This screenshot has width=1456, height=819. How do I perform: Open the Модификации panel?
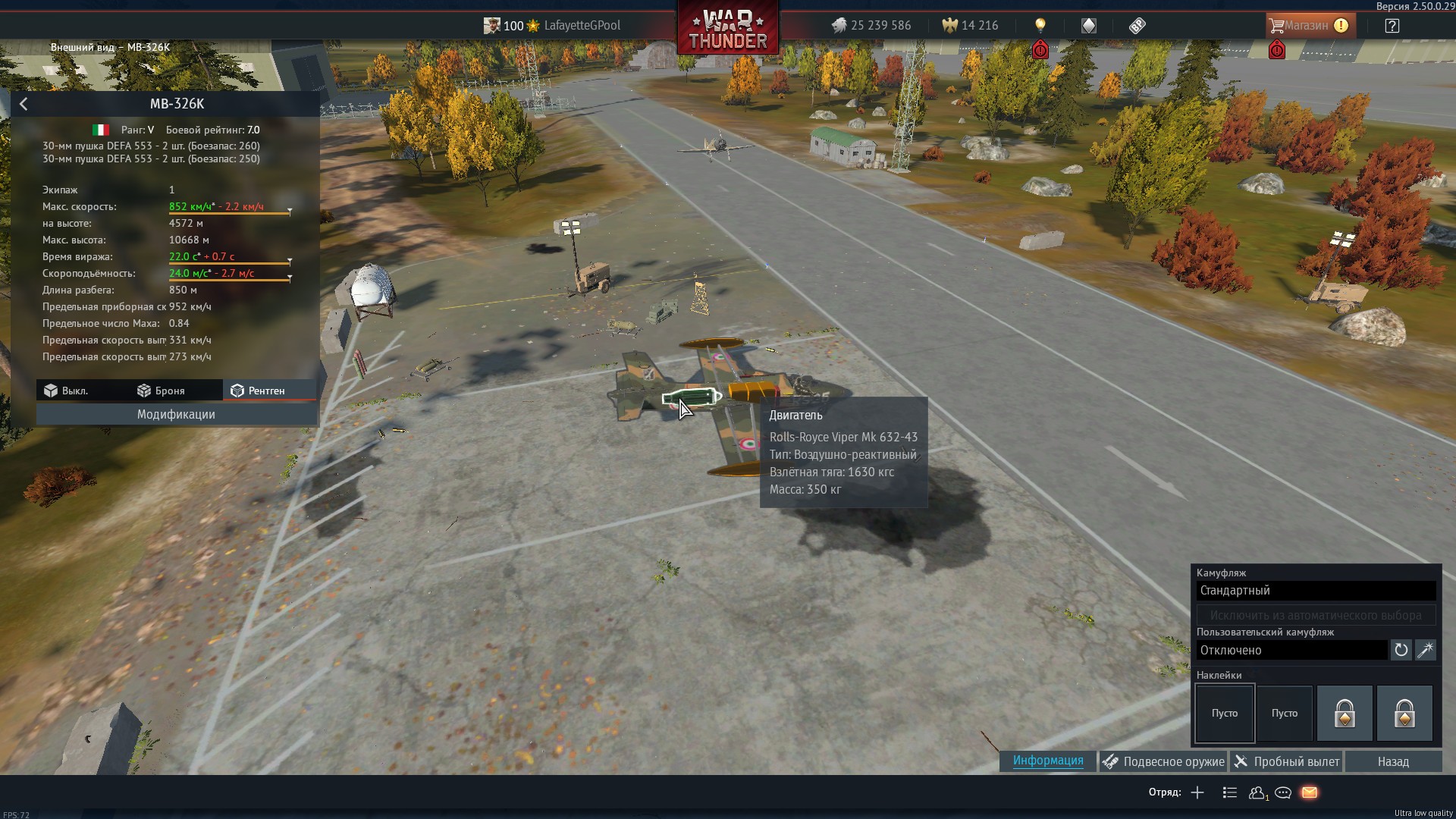pyautogui.click(x=176, y=414)
